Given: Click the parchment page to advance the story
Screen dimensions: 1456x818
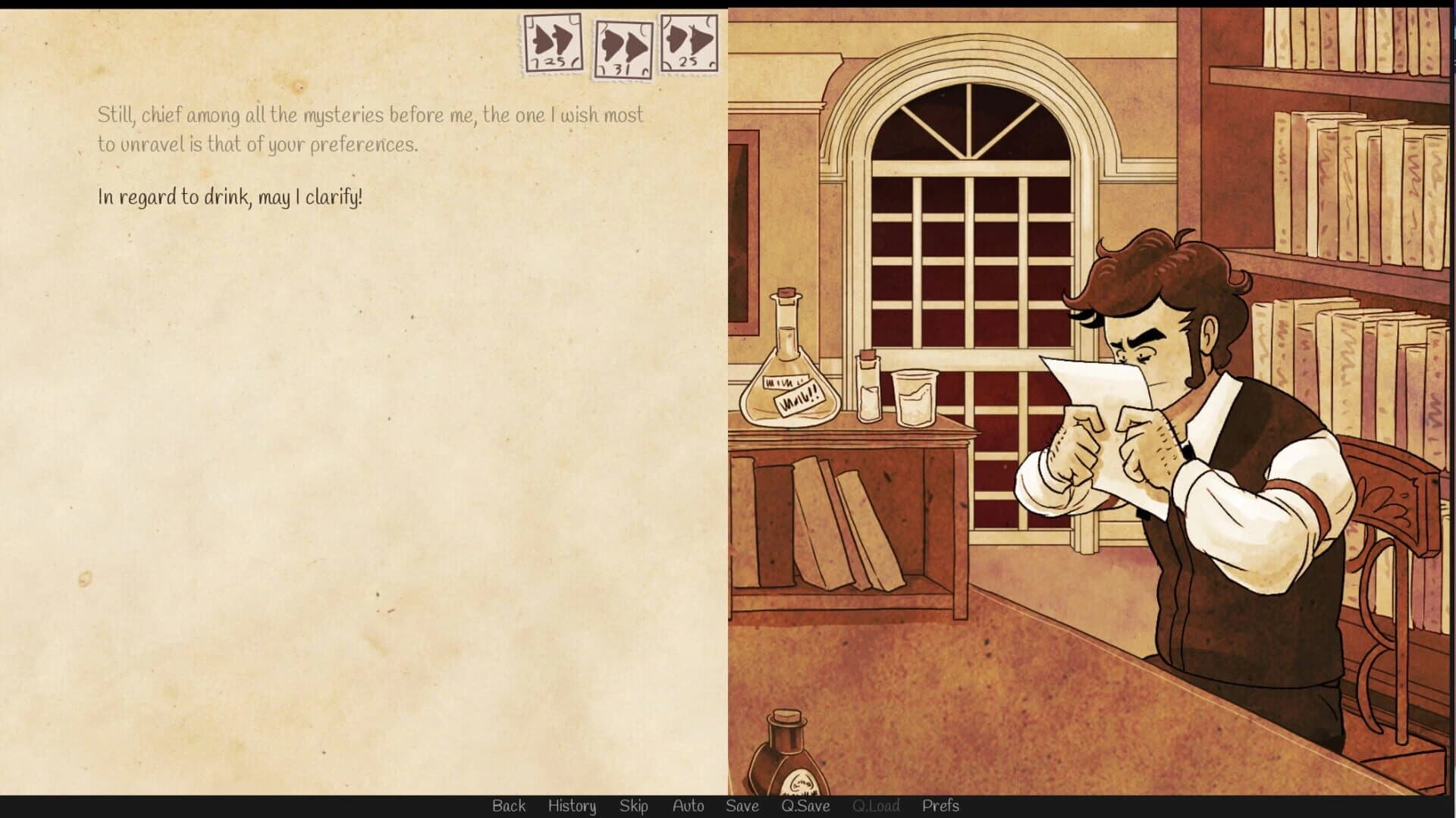Looking at the screenshot, I should (x=364, y=455).
